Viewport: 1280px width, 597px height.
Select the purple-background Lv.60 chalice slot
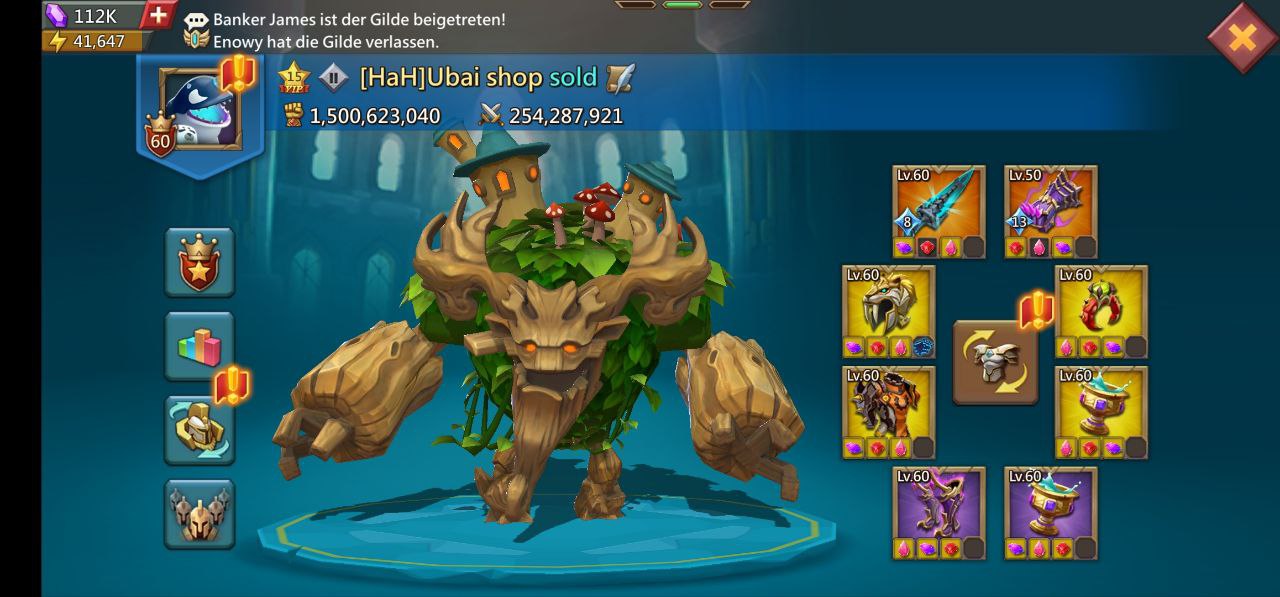tap(1051, 512)
